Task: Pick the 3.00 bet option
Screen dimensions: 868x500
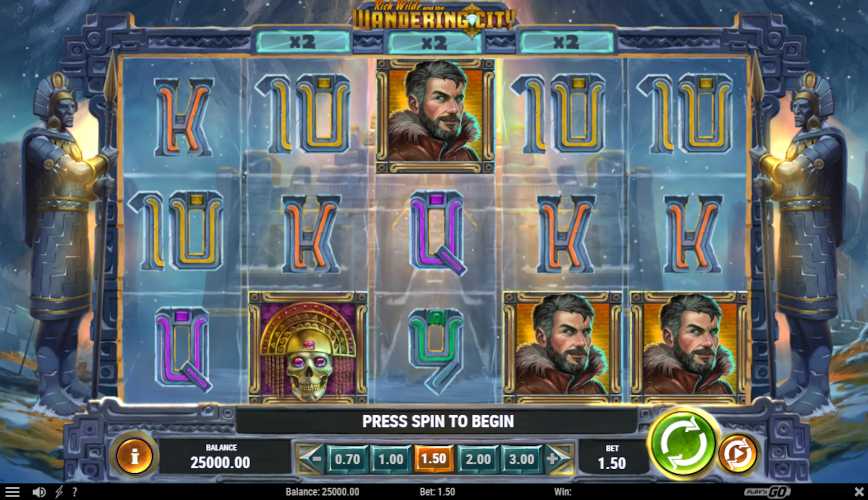Action: (519, 459)
